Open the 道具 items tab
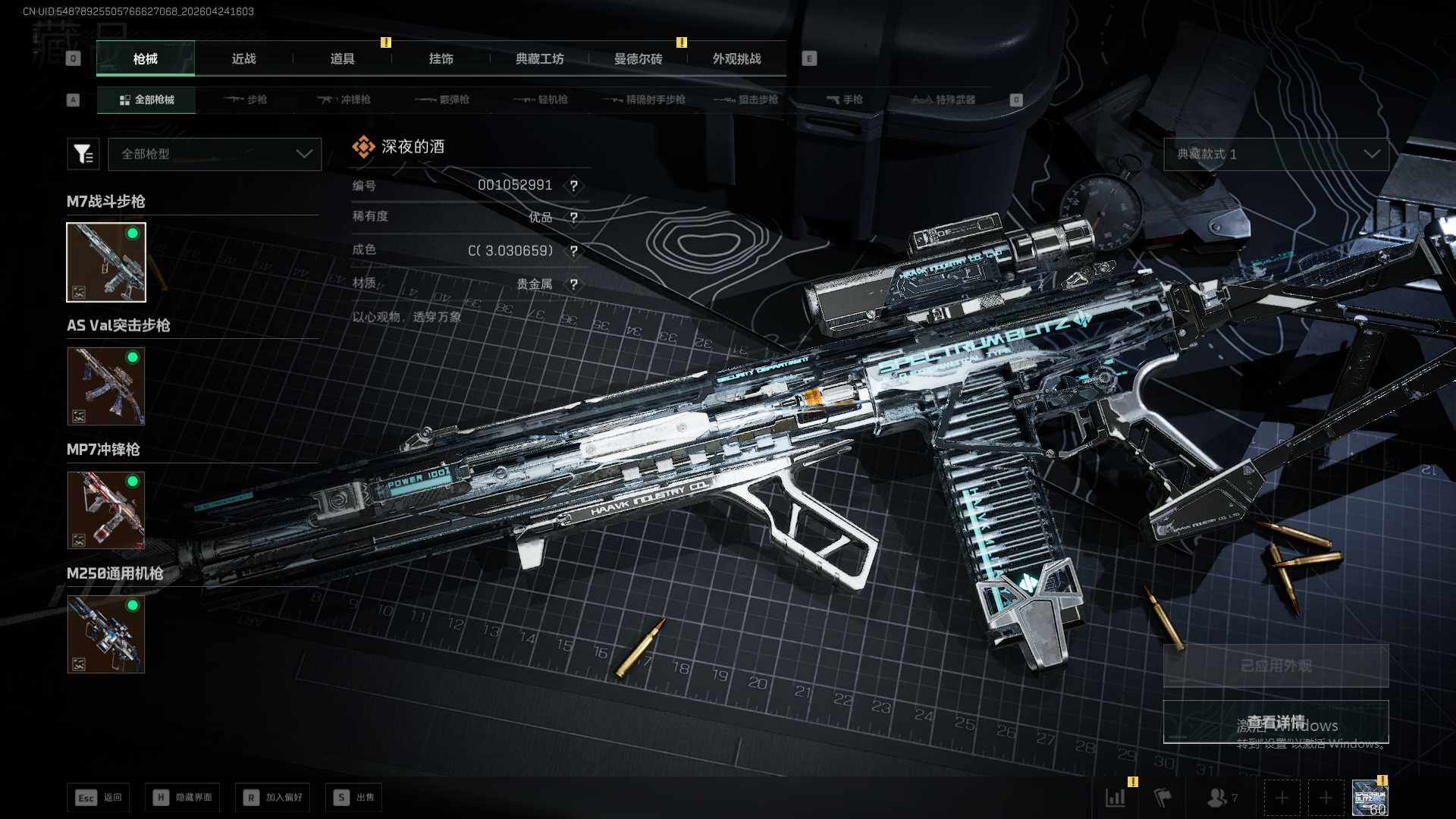This screenshot has width=1456, height=819. coord(342,59)
